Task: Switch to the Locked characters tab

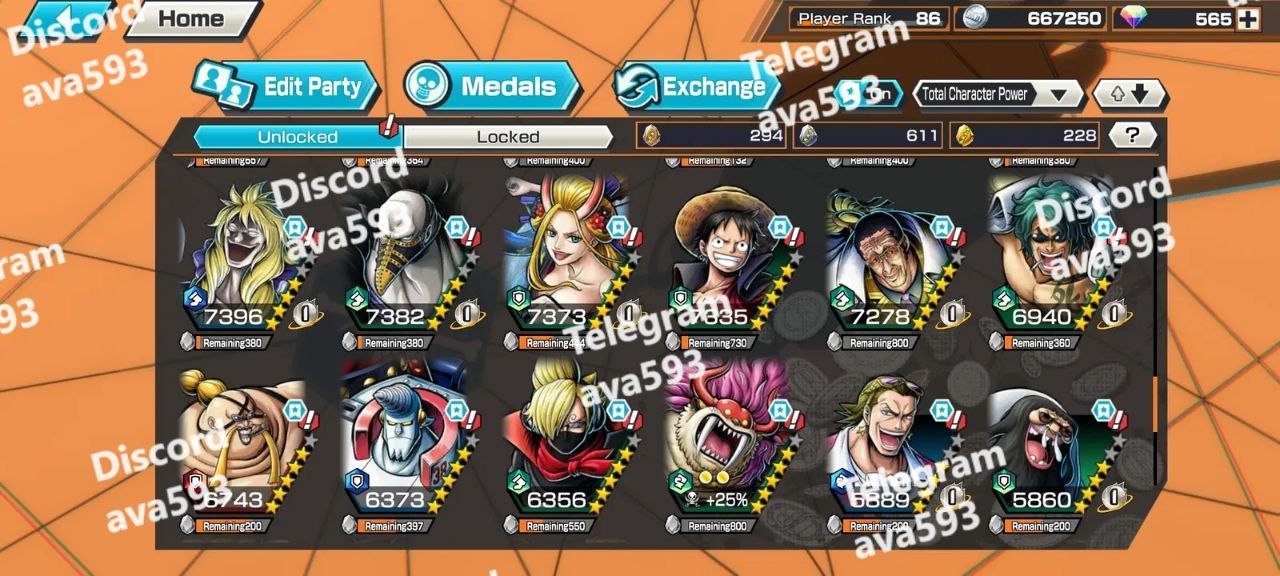Action: 508,137
